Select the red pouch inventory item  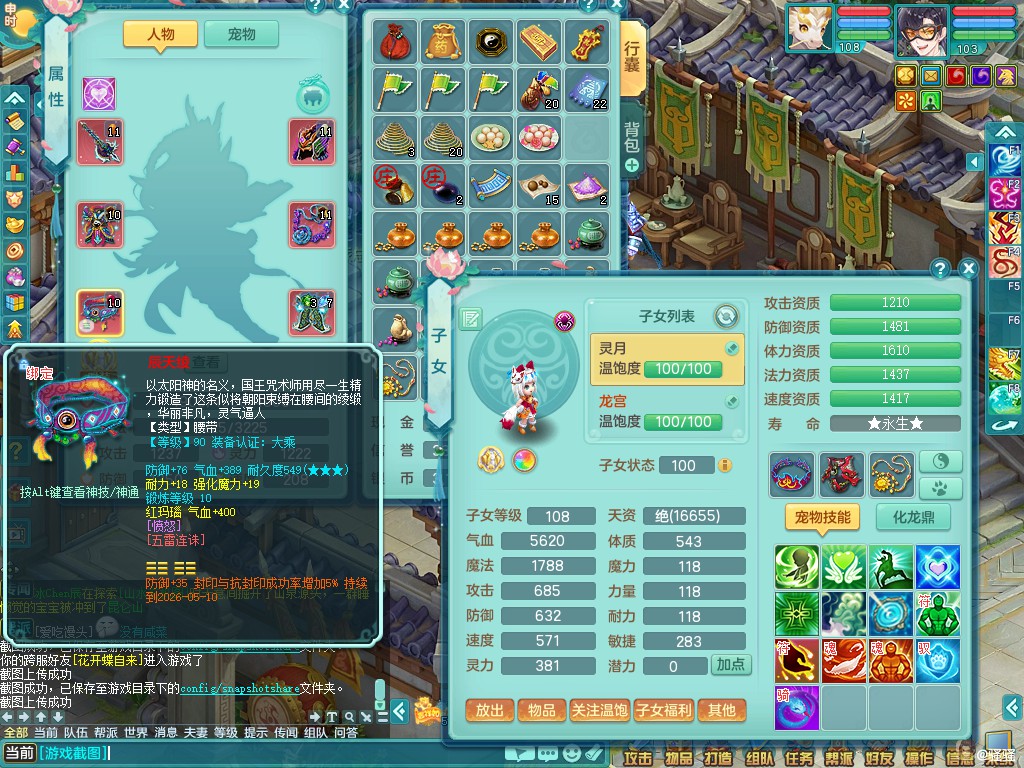tap(395, 41)
